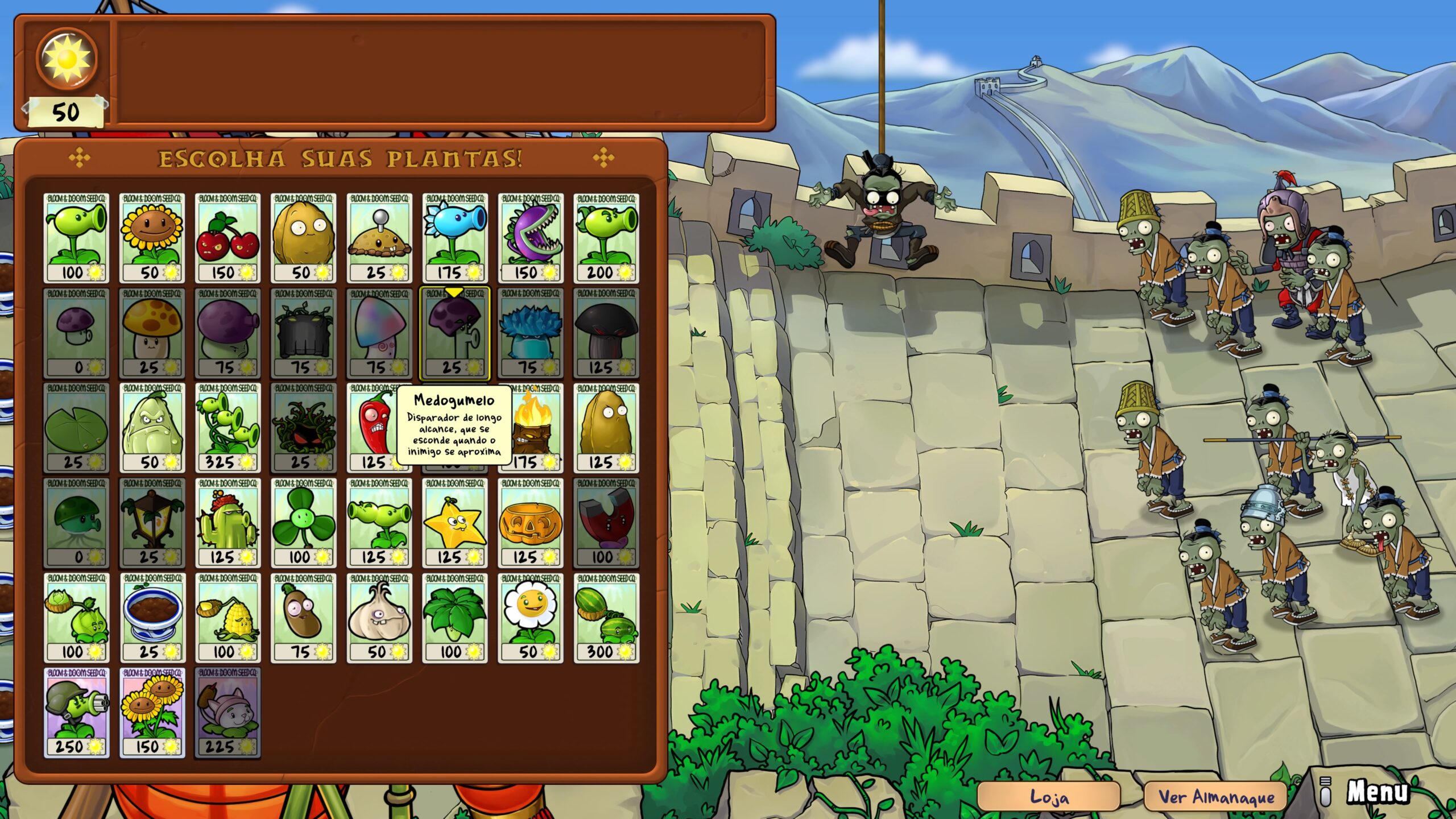Screen dimensions: 1456x819
Task: Pick the Gatling Pea seed packet
Action: [76, 713]
